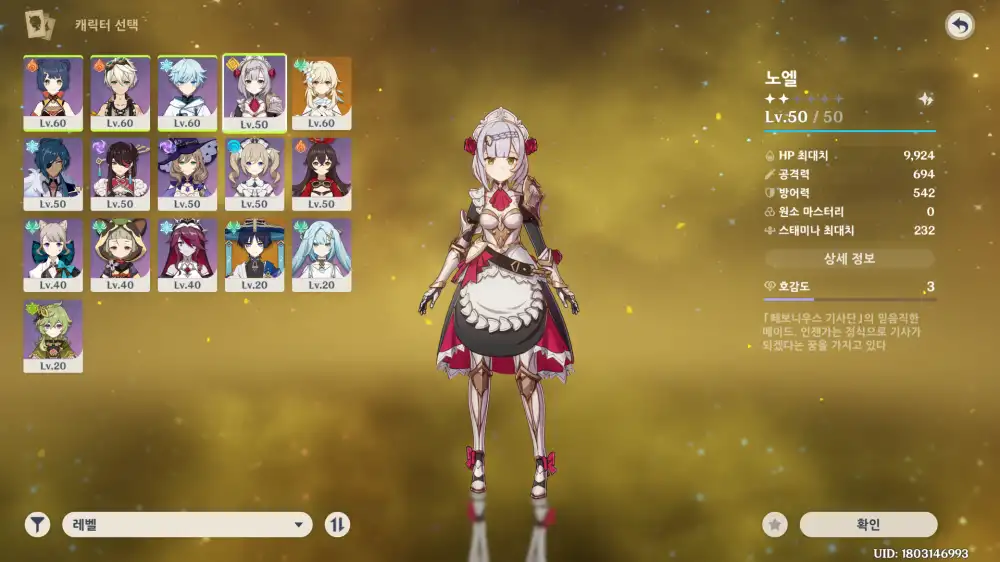The image size is (1000, 562).
Task: Open the 상세 정보 details panel
Action: point(850,259)
